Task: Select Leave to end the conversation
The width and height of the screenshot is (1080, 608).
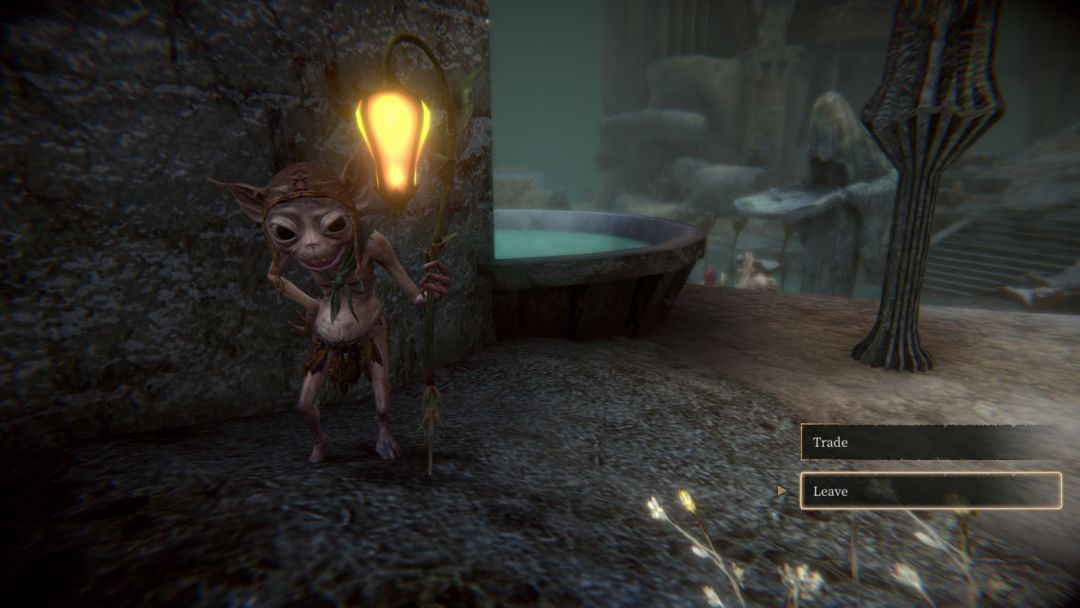Action: point(930,491)
